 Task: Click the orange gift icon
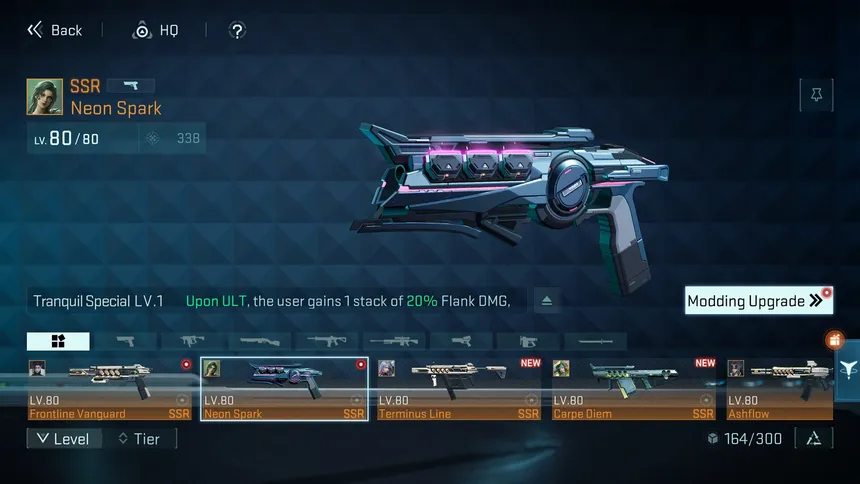[835, 341]
